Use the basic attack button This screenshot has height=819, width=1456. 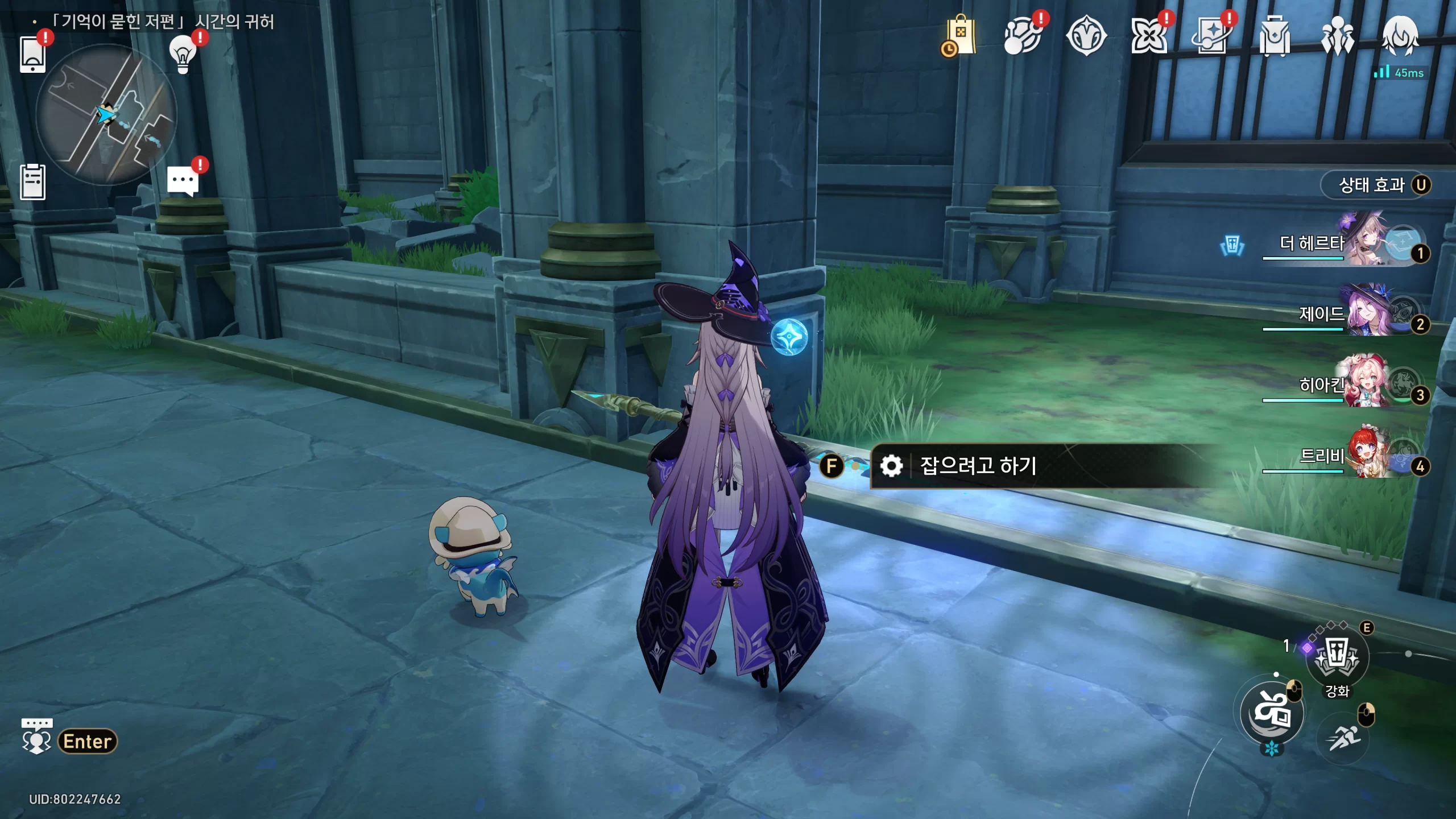pyautogui.click(x=1272, y=712)
